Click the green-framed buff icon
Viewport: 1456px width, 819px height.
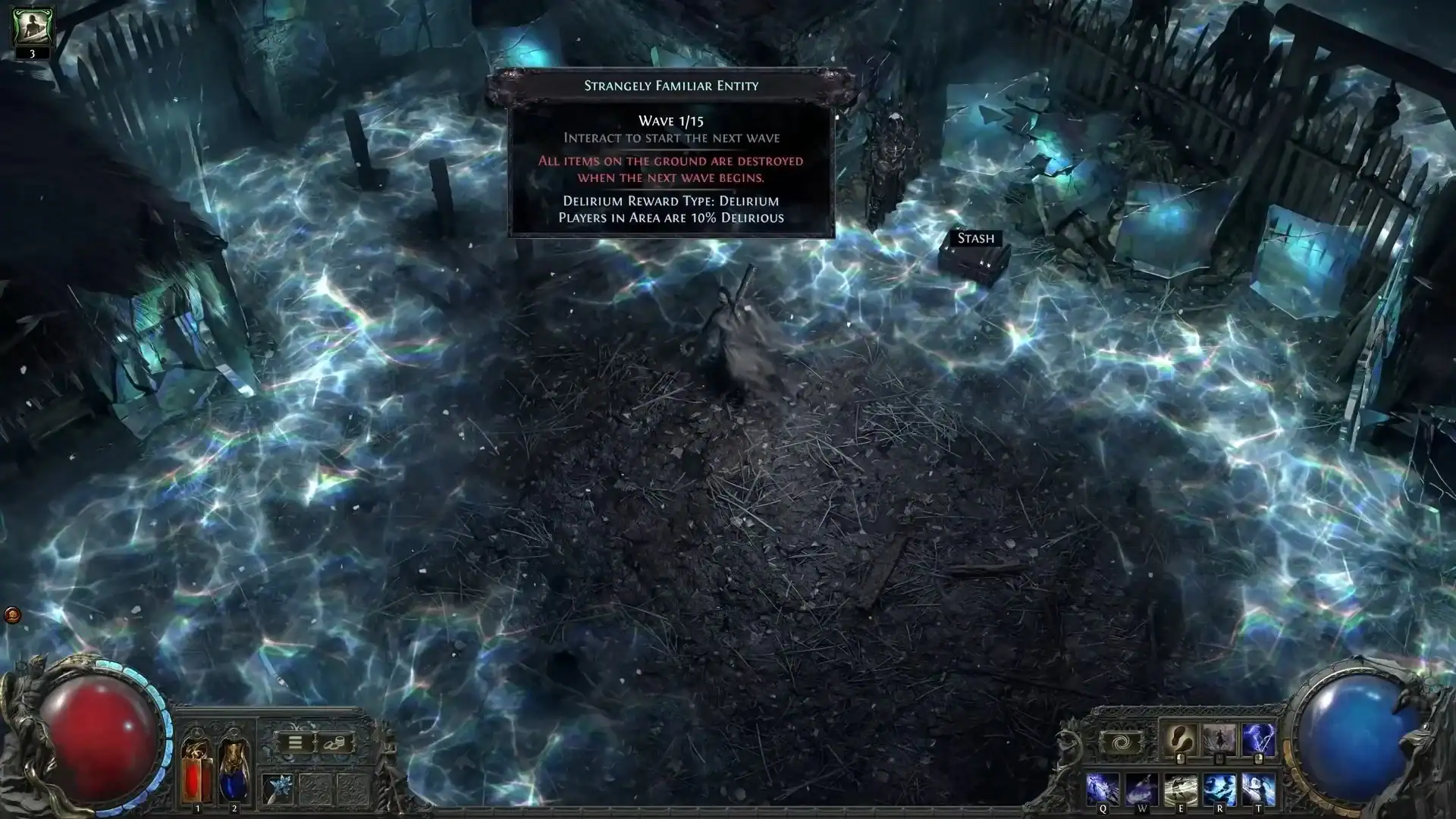(x=32, y=27)
